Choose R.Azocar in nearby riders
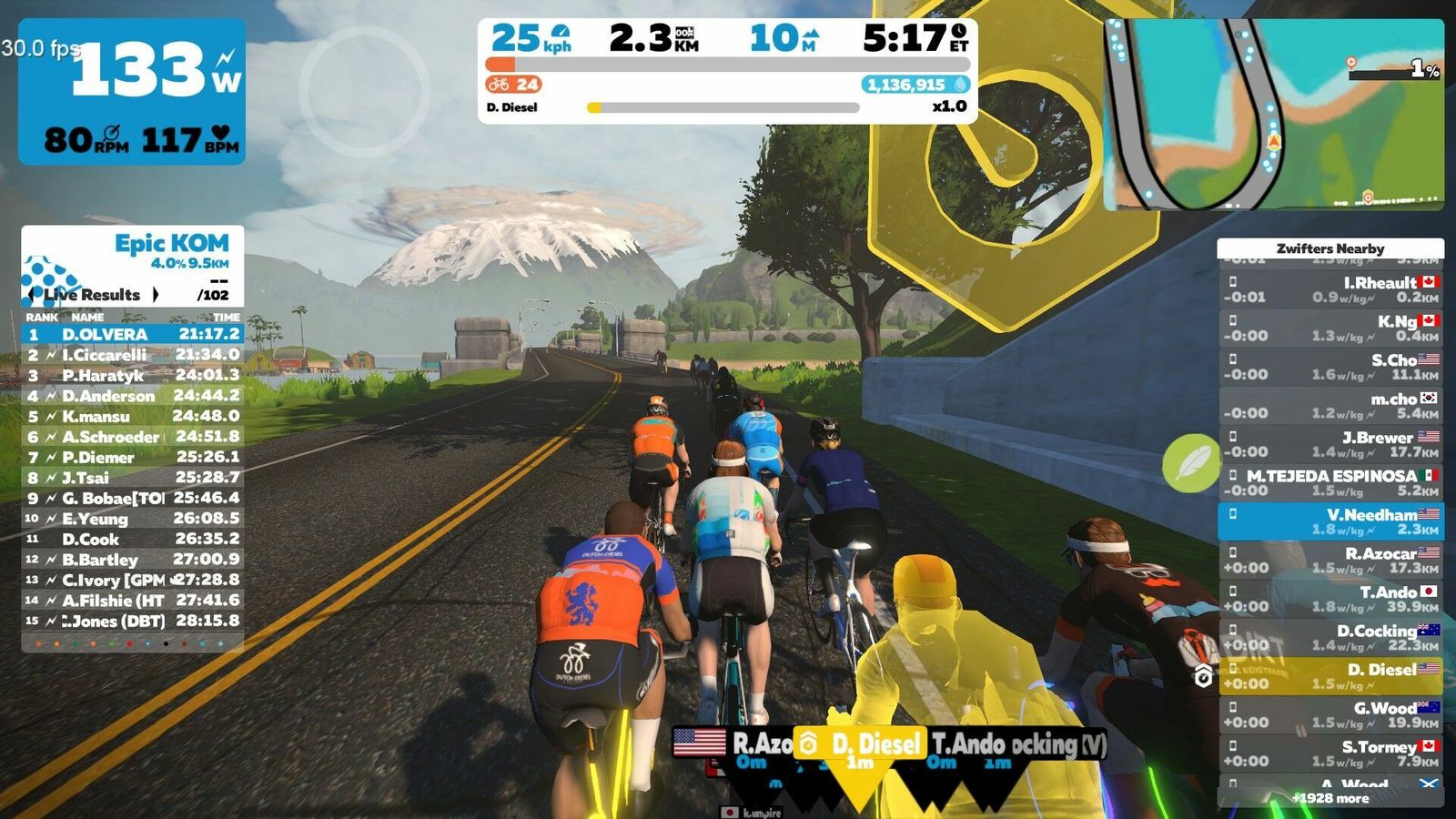1456x819 pixels. tap(1330, 560)
